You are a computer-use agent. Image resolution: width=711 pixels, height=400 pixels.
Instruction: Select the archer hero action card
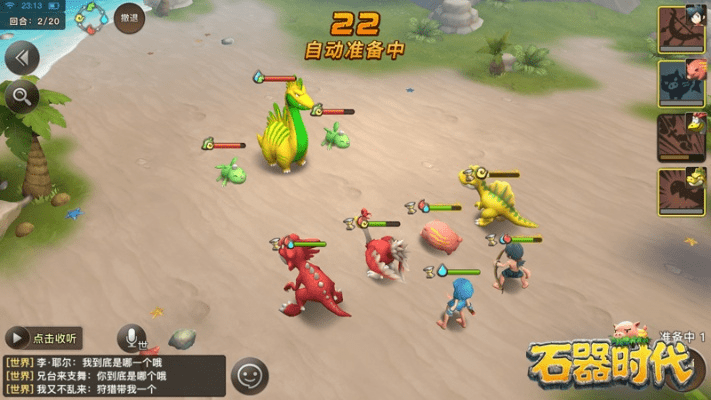[x=681, y=30]
